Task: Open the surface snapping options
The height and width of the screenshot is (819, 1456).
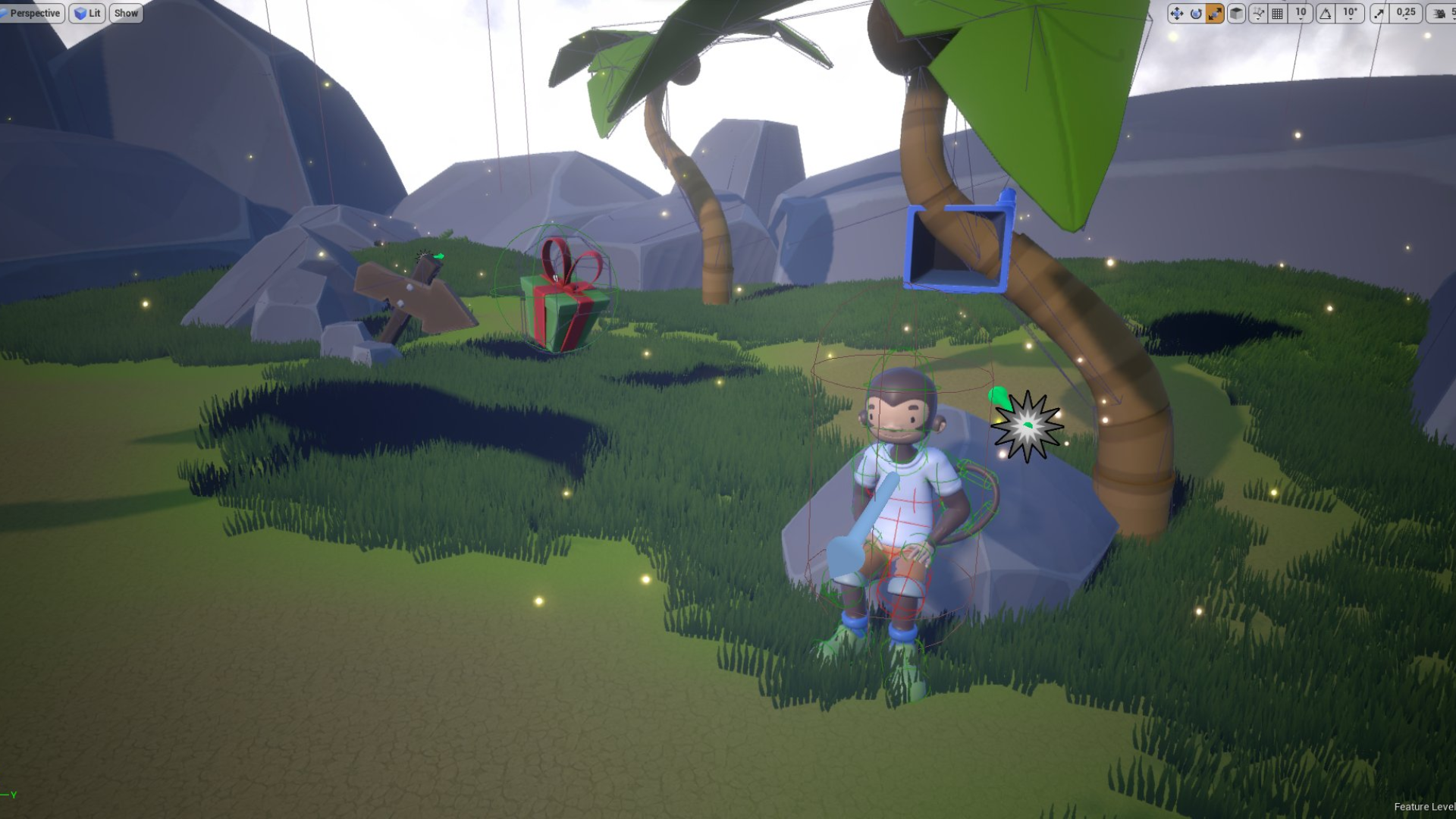Action: click(1258, 13)
